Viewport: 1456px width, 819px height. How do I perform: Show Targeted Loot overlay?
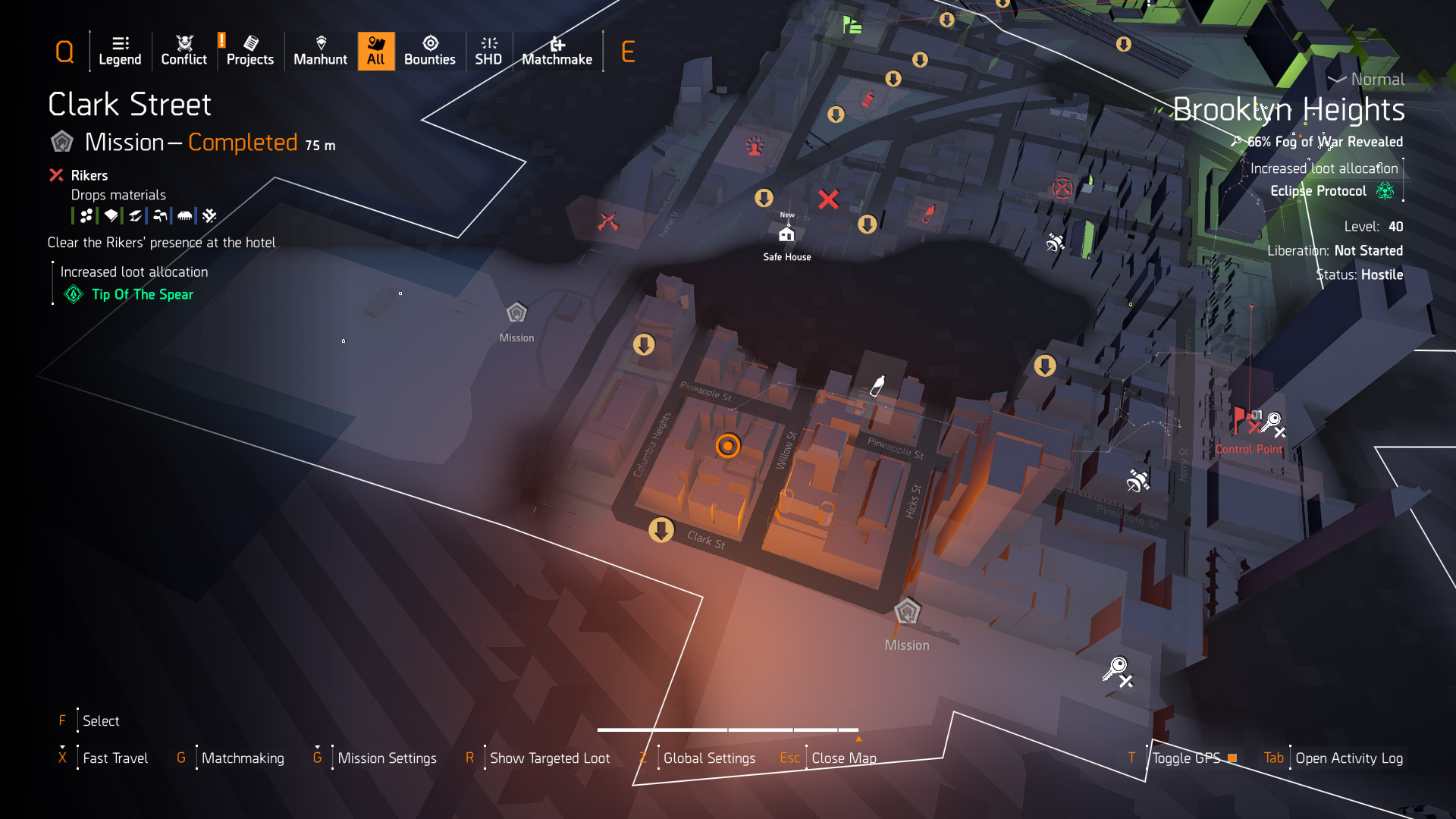[x=550, y=758]
